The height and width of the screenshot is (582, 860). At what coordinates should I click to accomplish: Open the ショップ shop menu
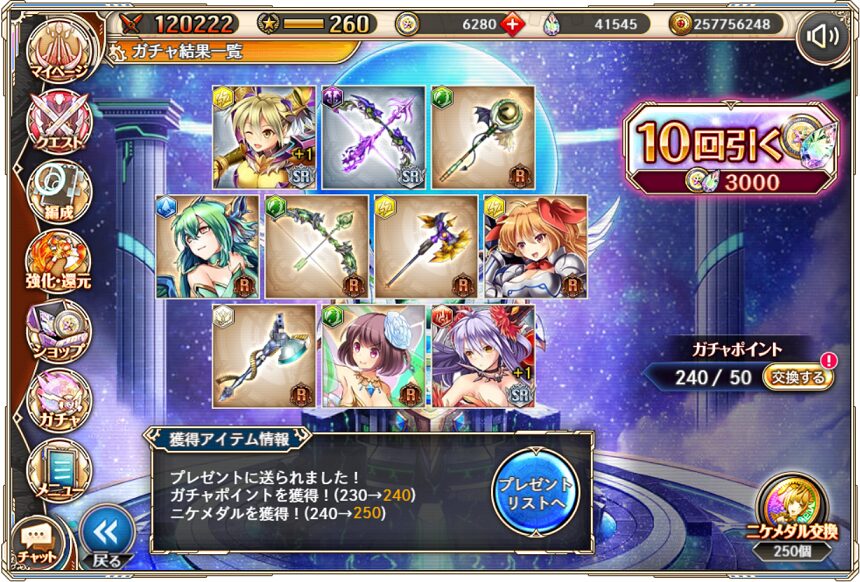(58, 332)
